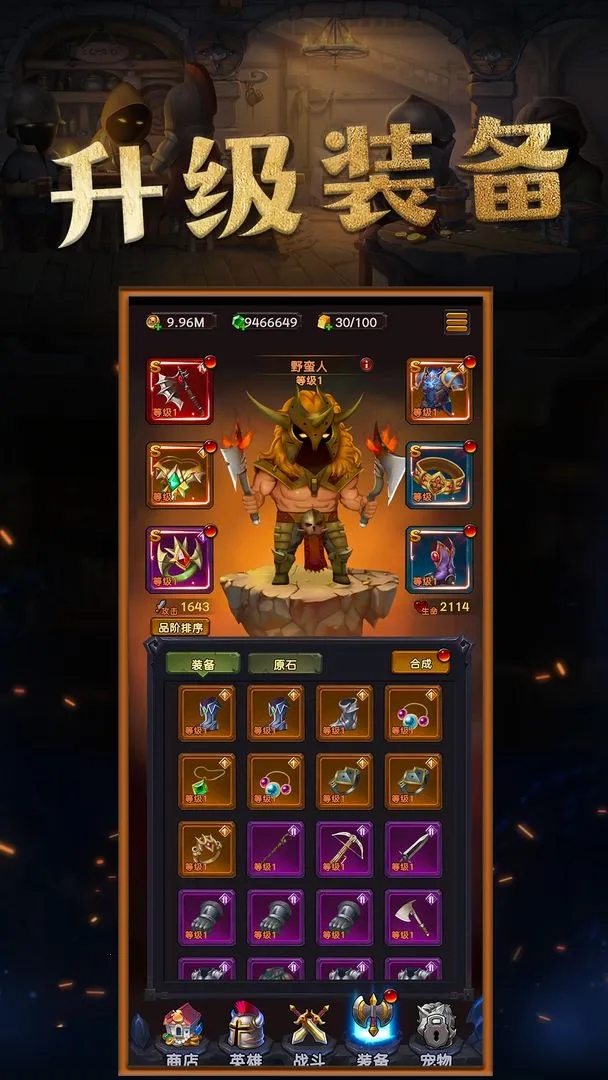Image resolution: width=608 pixels, height=1080 pixels.
Task: Sort equipment with the 品阶排序 button
Action: pos(180,628)
